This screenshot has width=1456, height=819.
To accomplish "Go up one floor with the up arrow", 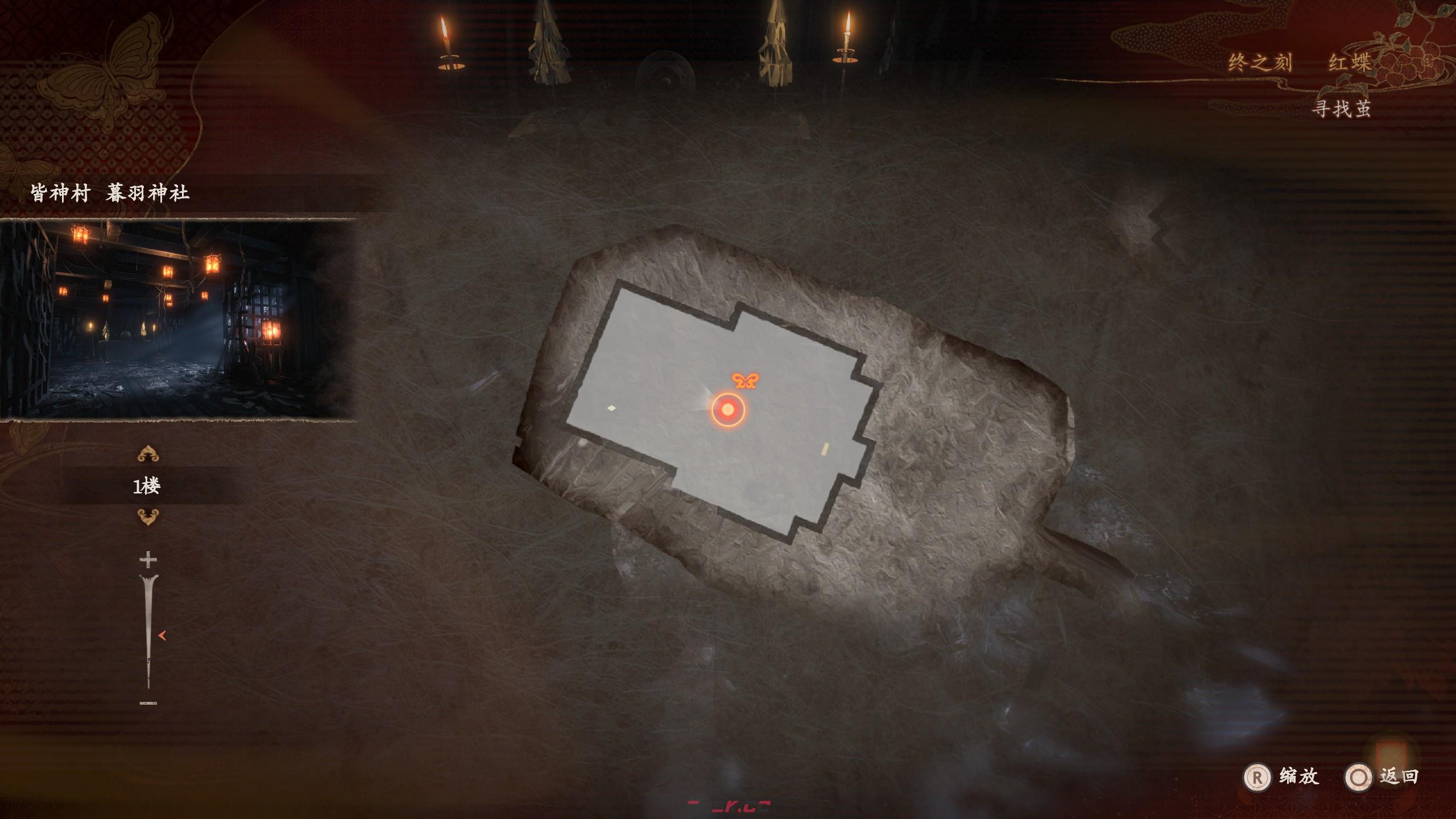I will 148,454.
